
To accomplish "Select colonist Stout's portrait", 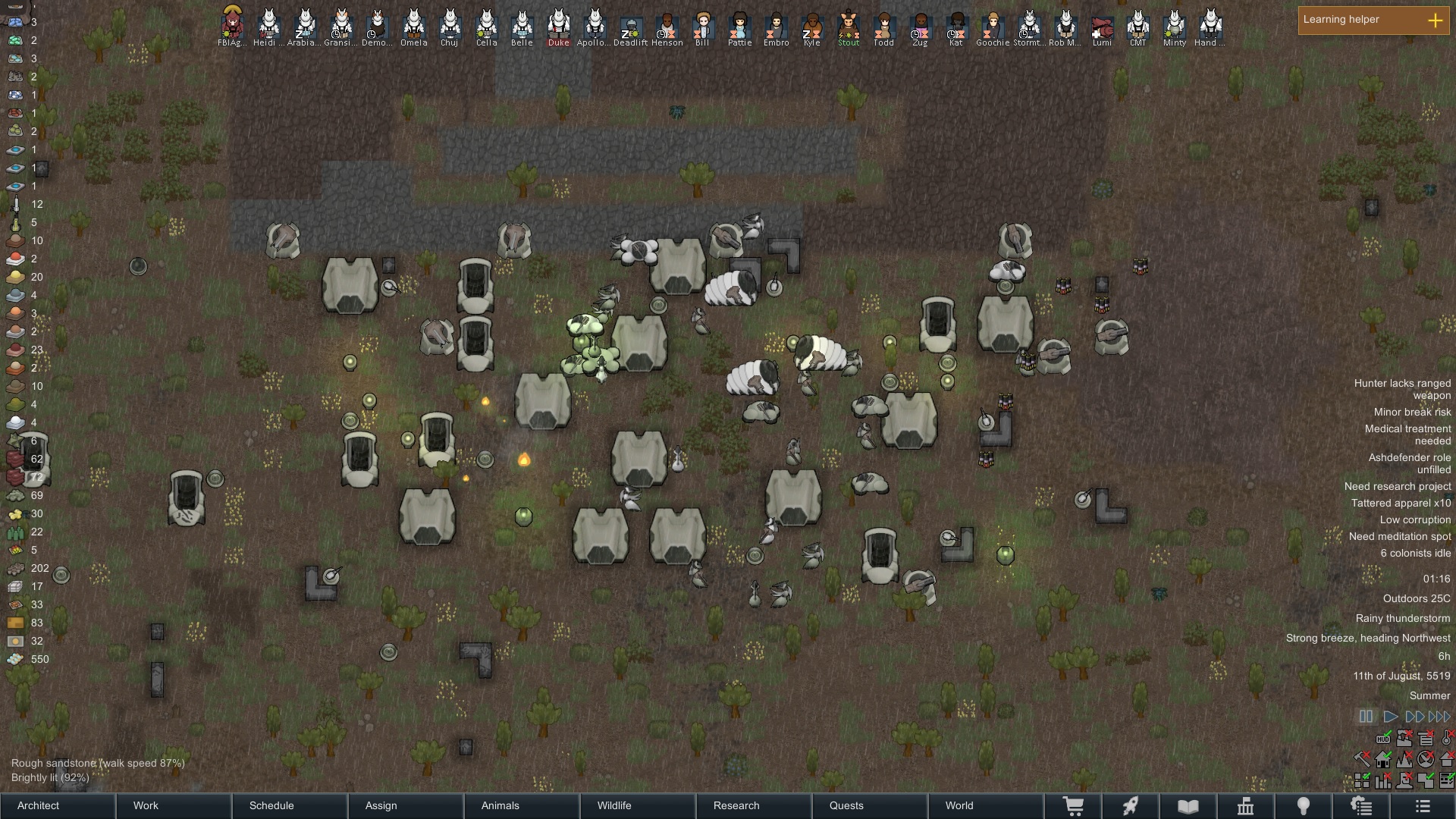I will coord(849,26).
